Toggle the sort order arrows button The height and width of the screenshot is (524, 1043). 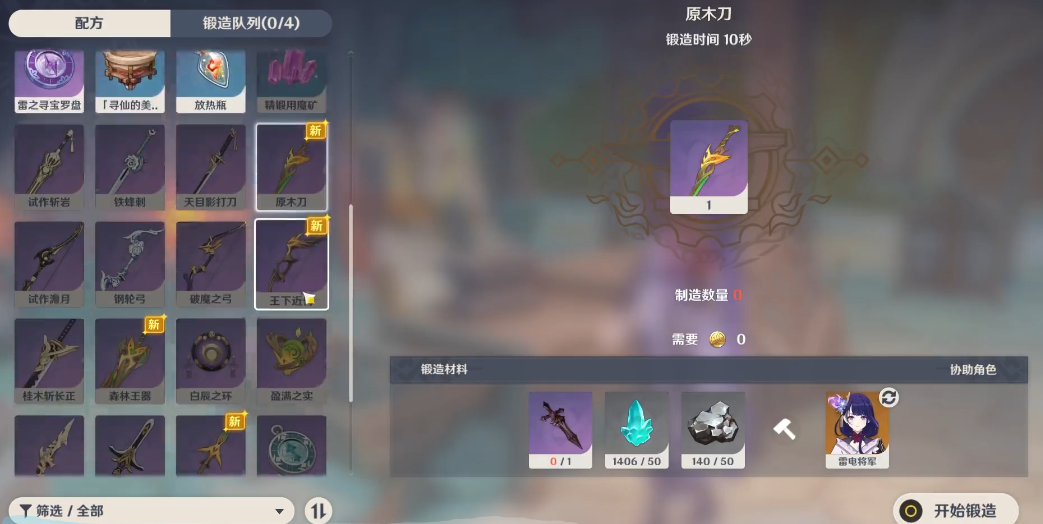pyautogui.click(x=318, y=511)
